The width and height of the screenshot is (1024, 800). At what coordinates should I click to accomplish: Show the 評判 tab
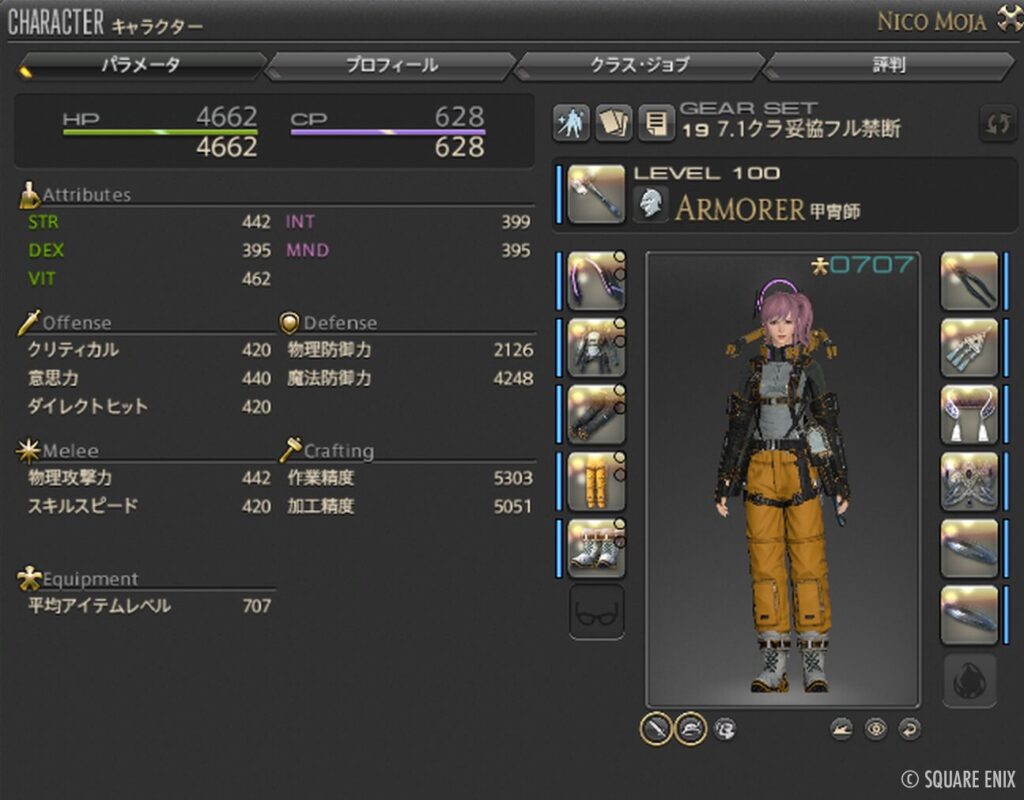pos(889,66)
